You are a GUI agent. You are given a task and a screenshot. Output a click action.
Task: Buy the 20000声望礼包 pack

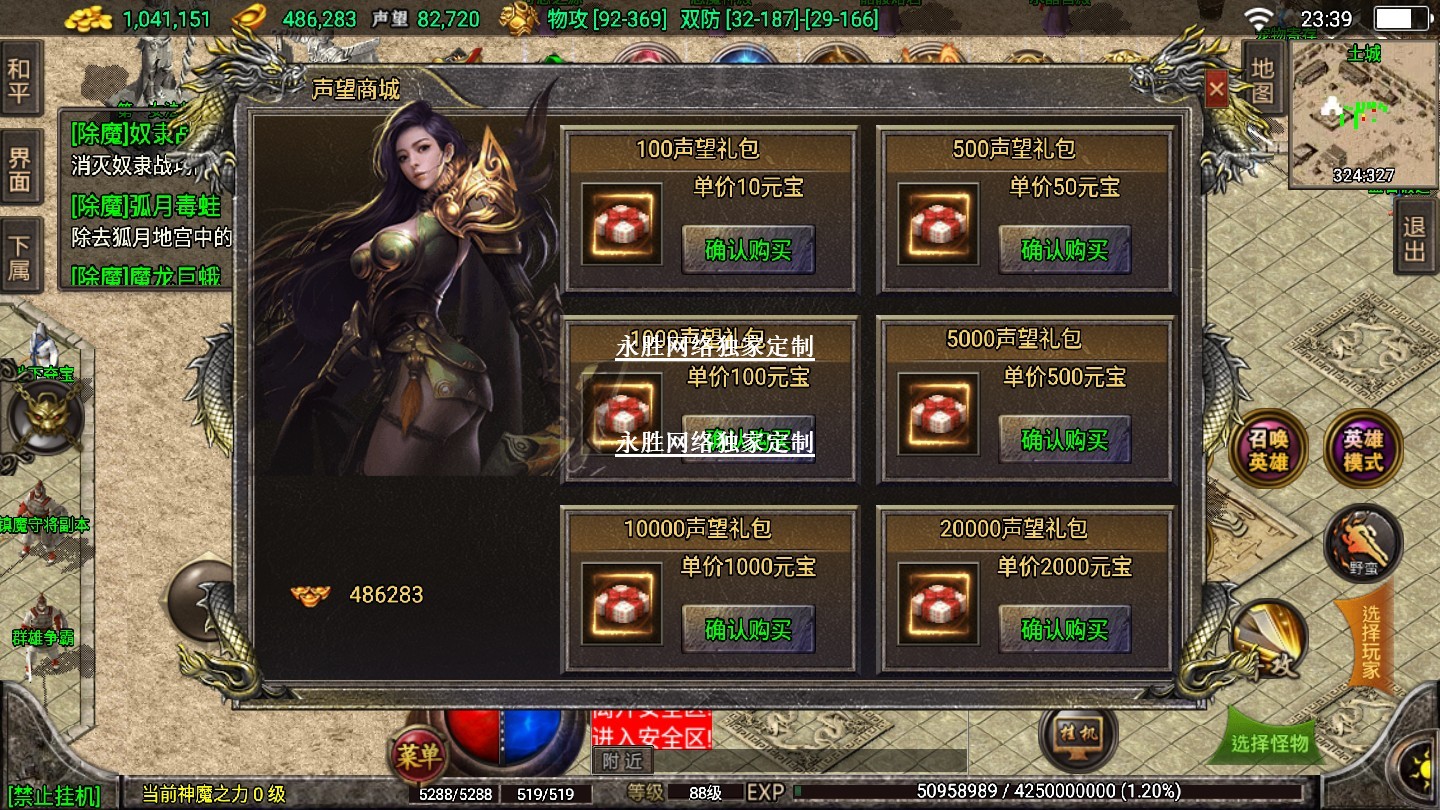[x=1064, y=630]
